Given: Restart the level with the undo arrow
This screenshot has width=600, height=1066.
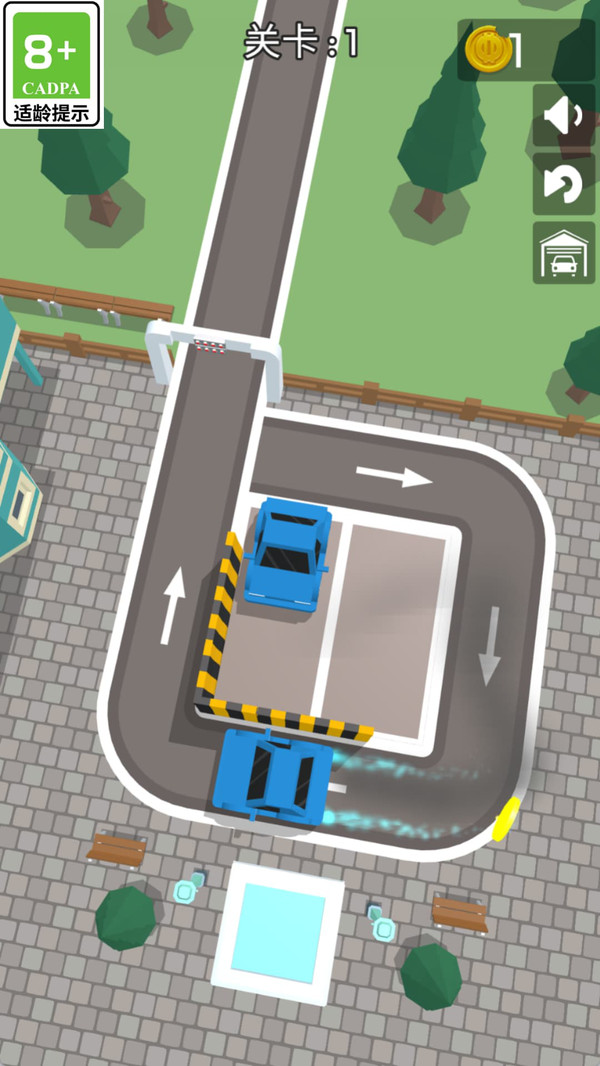Looking at the screenshot, I should tap(563, 184).
